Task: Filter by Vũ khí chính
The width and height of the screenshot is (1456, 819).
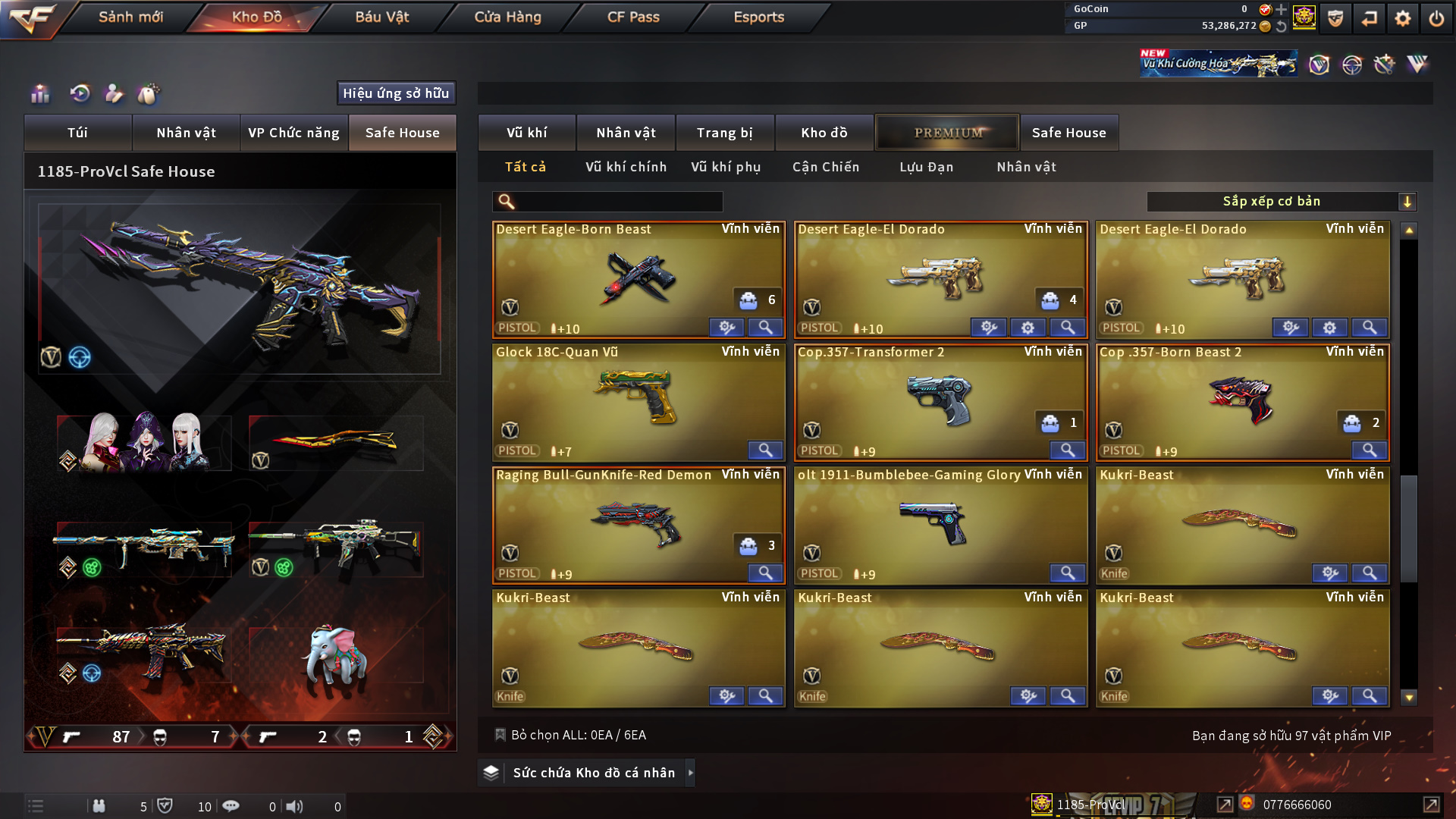Action: 626,167
